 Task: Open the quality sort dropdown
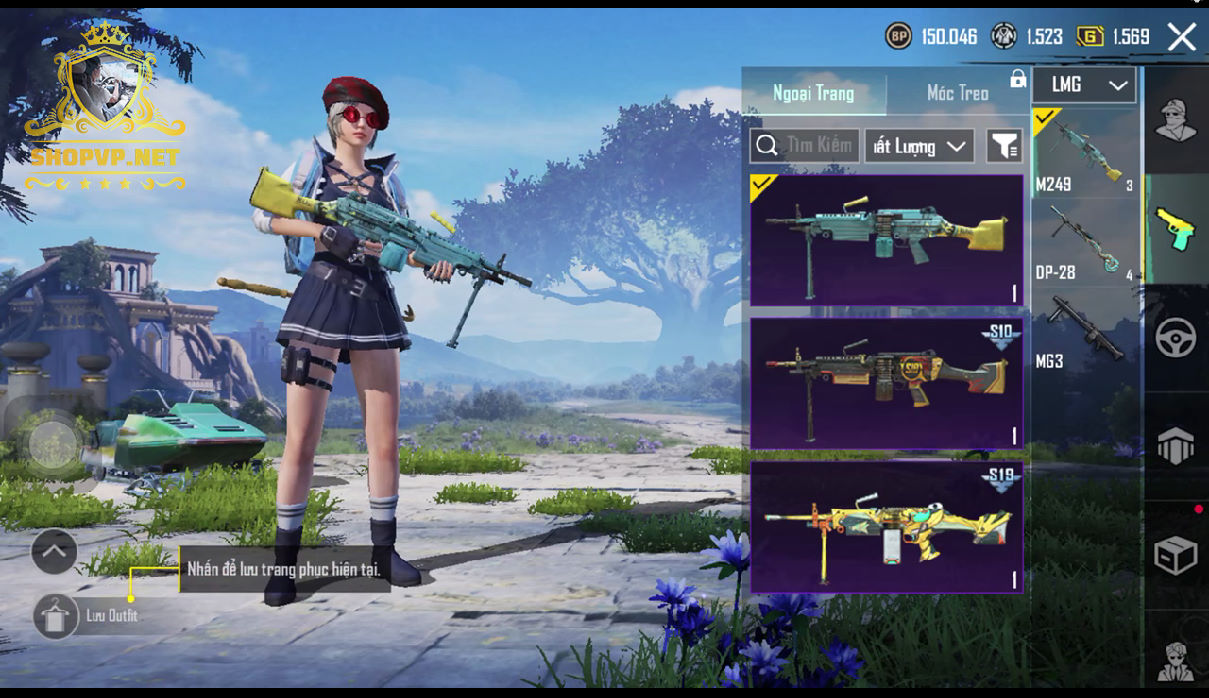coord(919,146)
